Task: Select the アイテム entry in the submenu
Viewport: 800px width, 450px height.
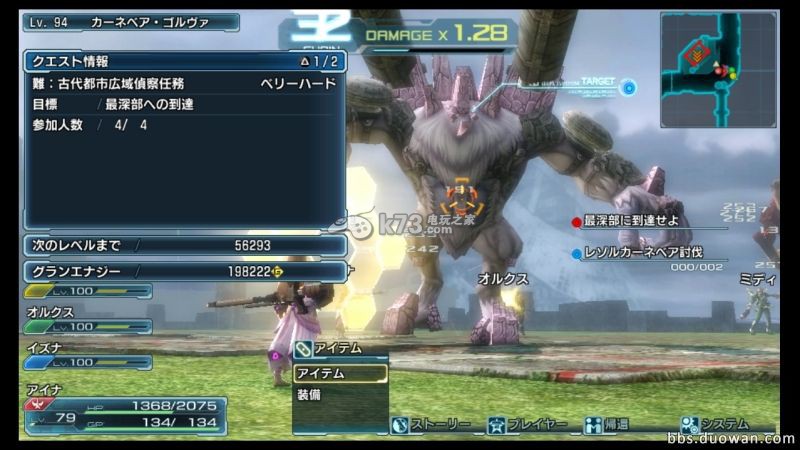Action: pyautogui.click(x=339, y=373)
